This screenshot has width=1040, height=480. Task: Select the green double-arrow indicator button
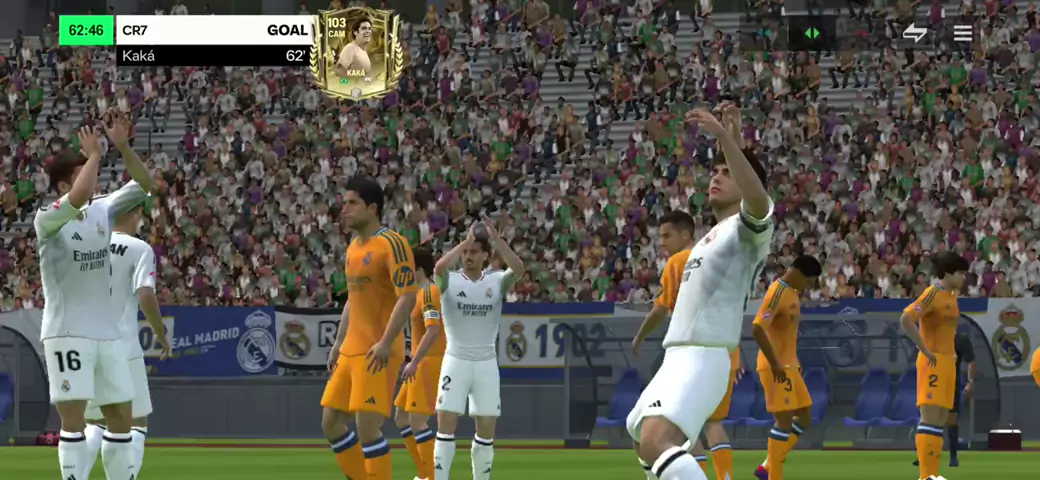[x=812, y=33]
